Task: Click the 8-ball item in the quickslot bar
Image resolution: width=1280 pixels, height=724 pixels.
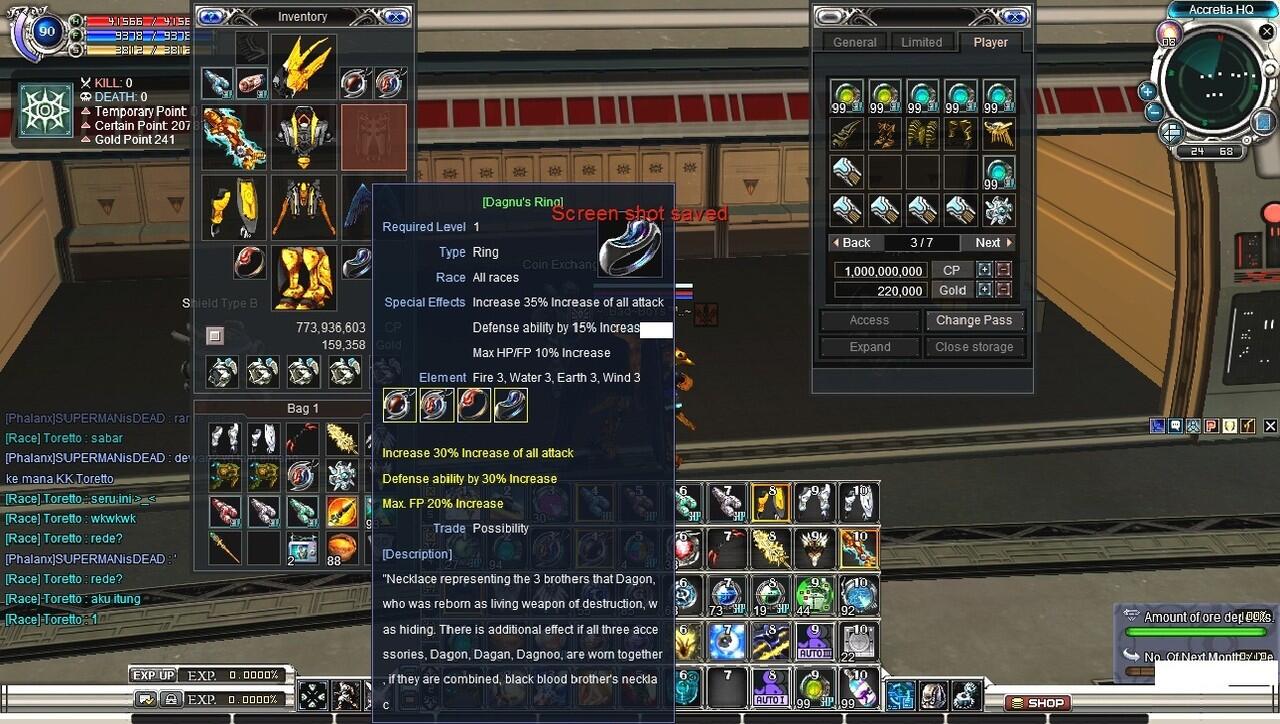Action: click(x=727, y=639)
